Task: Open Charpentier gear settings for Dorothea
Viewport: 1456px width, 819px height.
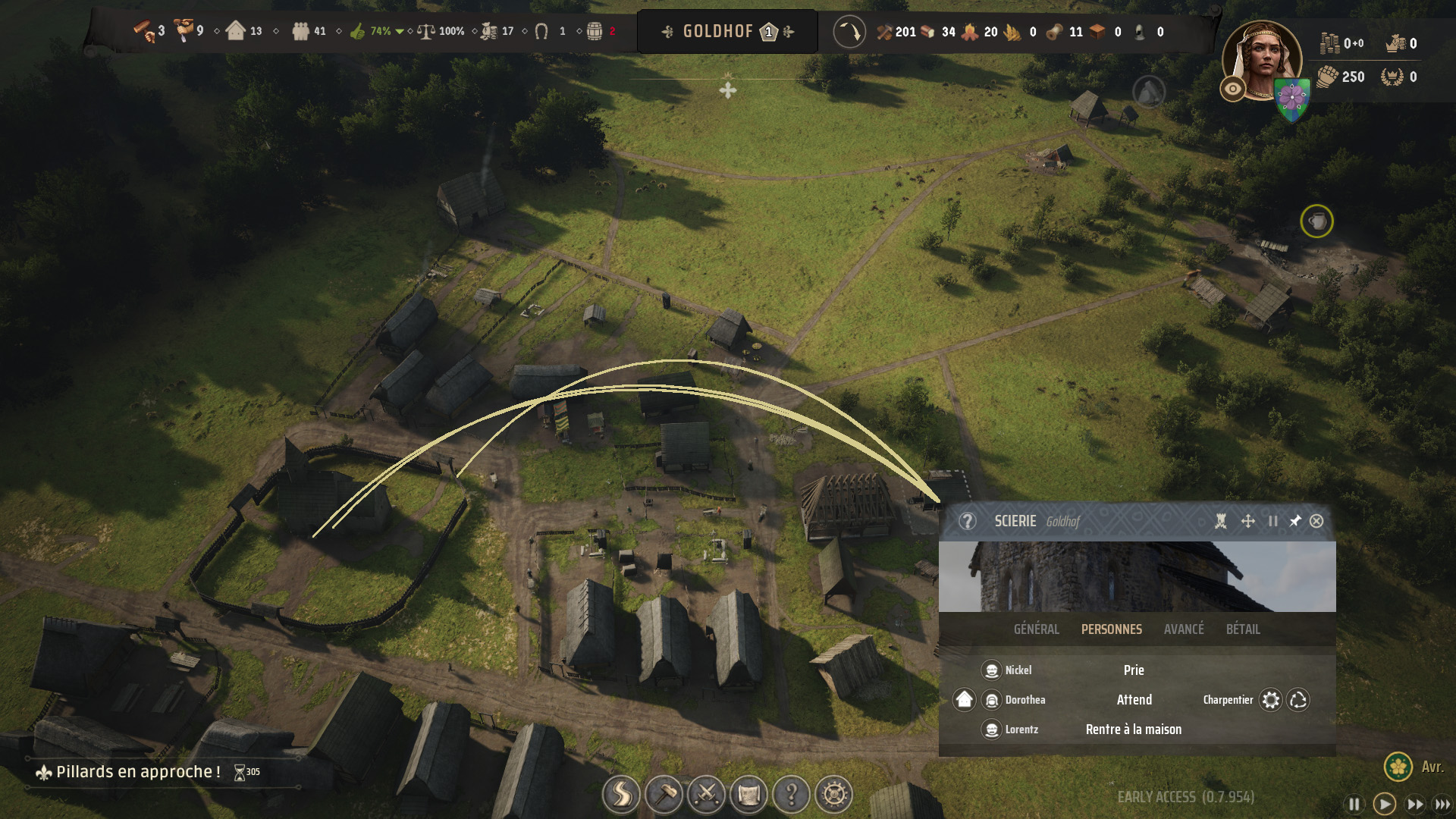Action: [1271, 700]
